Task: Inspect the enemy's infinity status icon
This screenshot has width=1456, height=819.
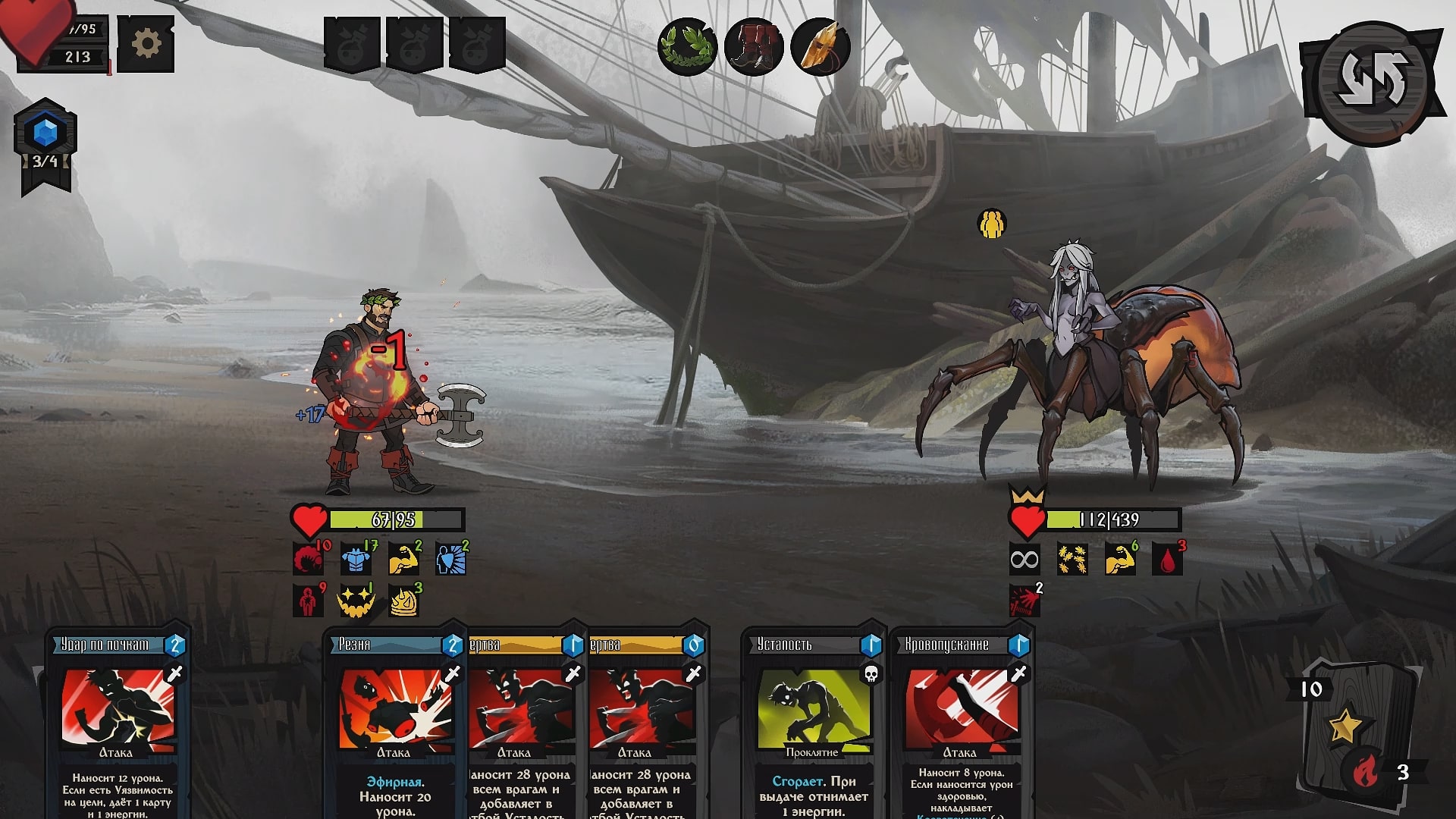Action: pos(1025,560)
